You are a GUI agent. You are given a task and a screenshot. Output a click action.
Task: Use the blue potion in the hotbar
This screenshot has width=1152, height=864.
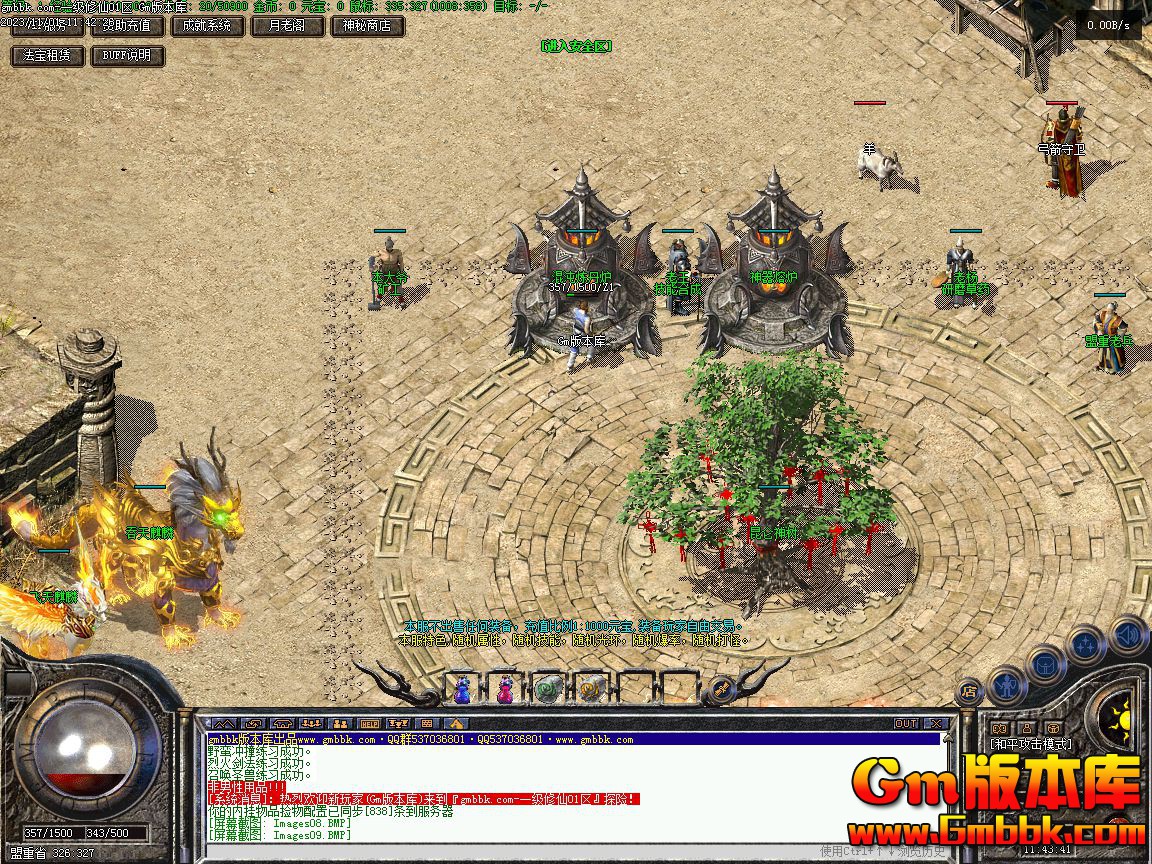(463, 689)
